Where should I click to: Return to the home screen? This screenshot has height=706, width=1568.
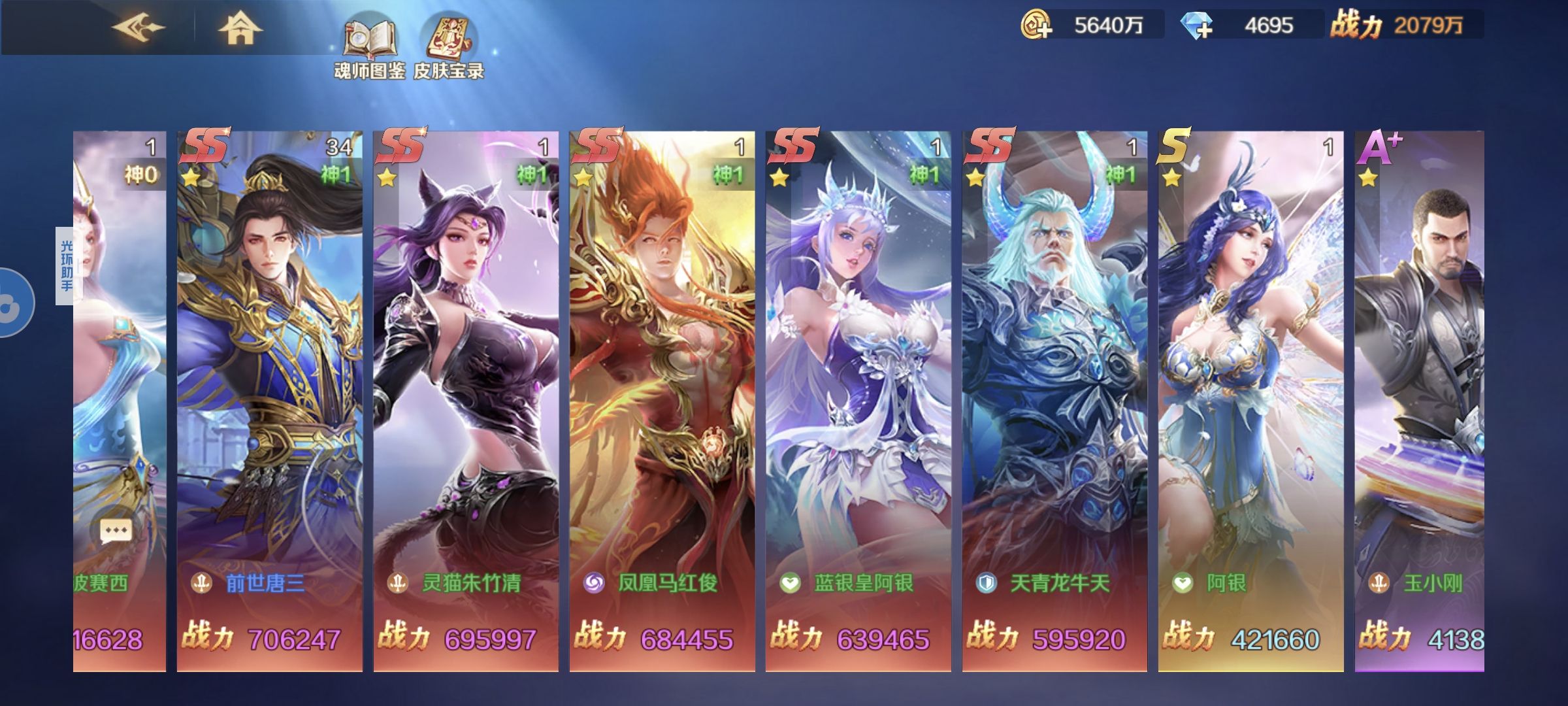240,29
